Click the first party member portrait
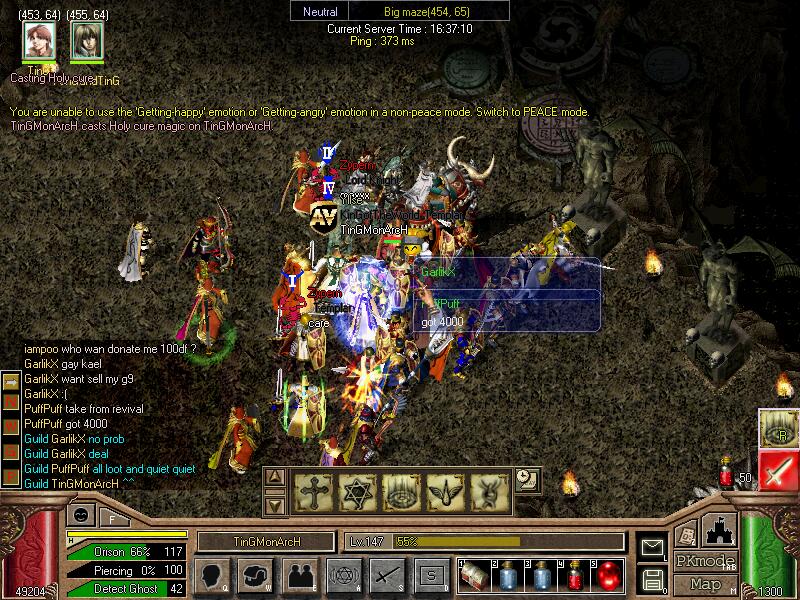Screen dimensions: 800x600 [39, 41]
